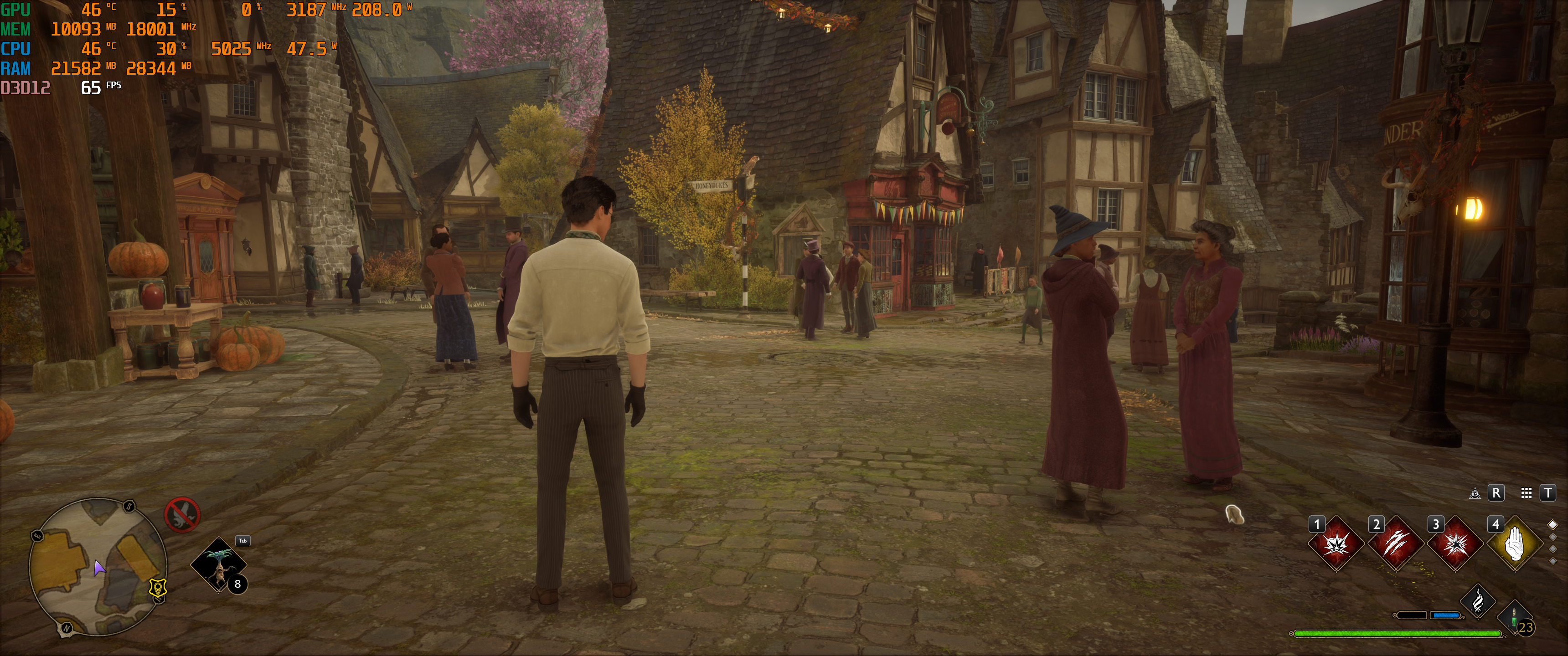1568x656 pixels.
Task: Cast the claw slash spell in slot 2
Action: coord(1396,543)
